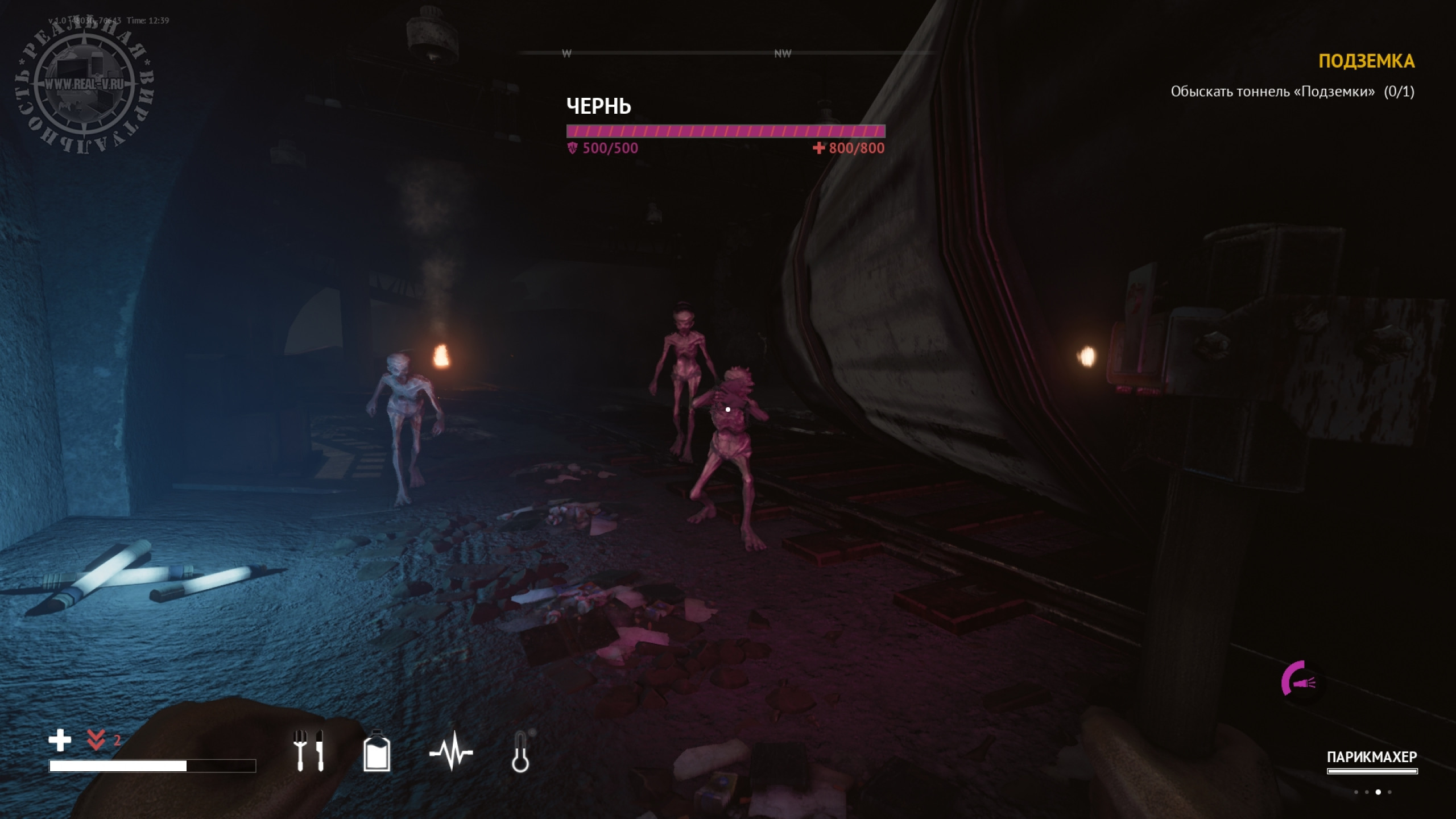Inspect the red double-arrow debuff icon
This screenshot has height=819, width=1456.
96,740
